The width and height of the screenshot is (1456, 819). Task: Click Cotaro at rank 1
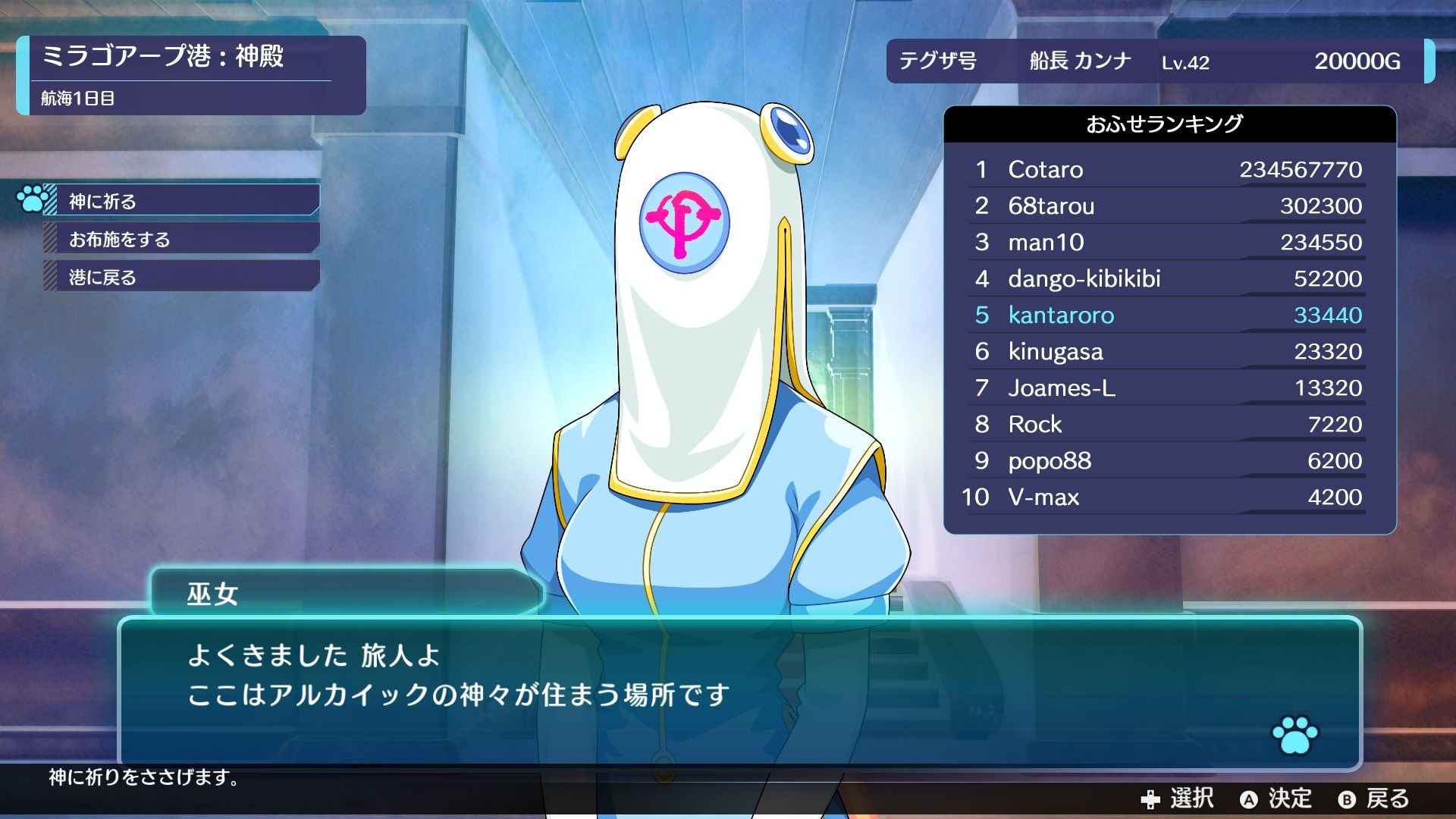(x=1045, y=170)
